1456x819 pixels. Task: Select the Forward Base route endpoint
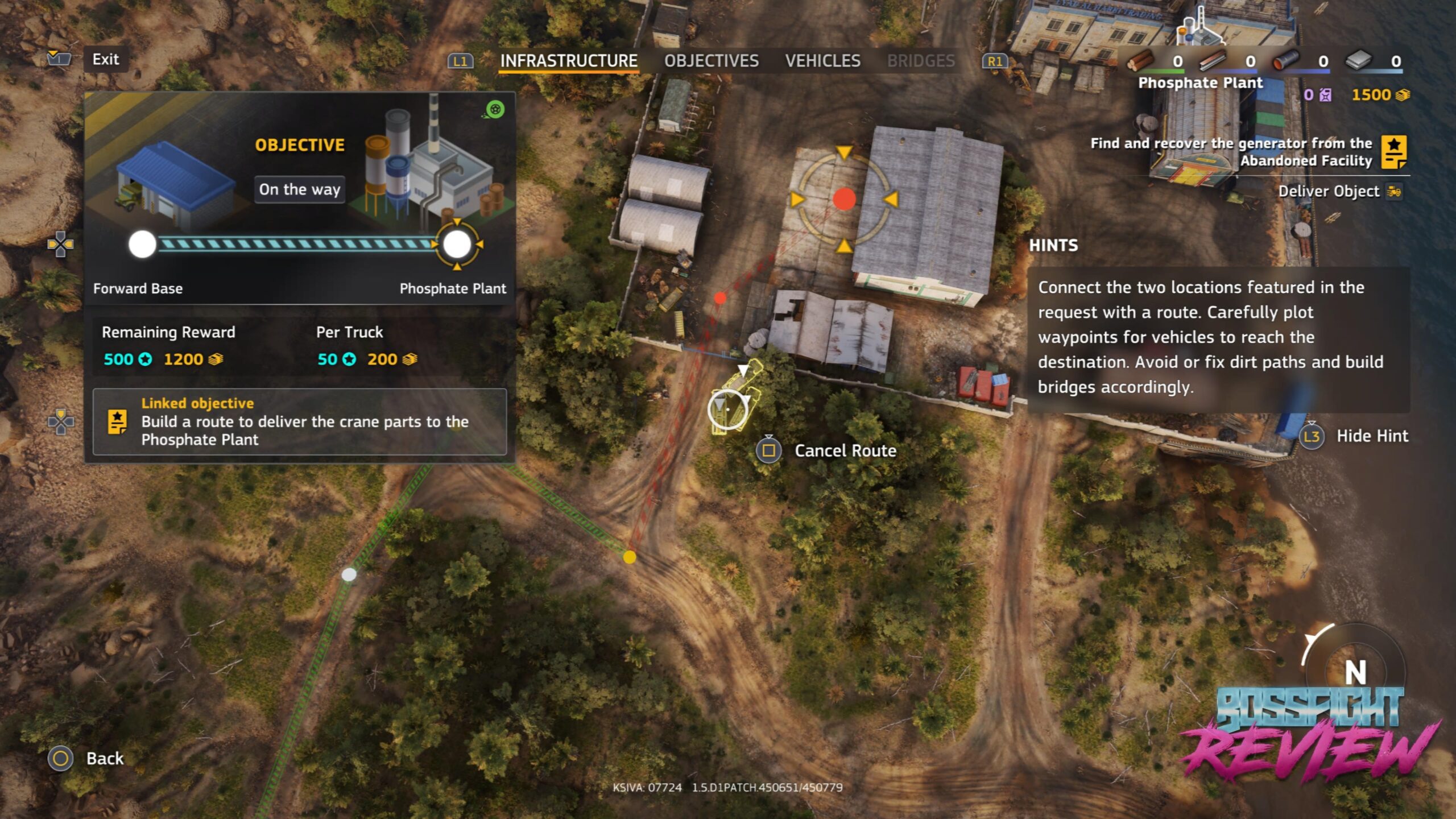pyautogui.click(x=142, y=245)
